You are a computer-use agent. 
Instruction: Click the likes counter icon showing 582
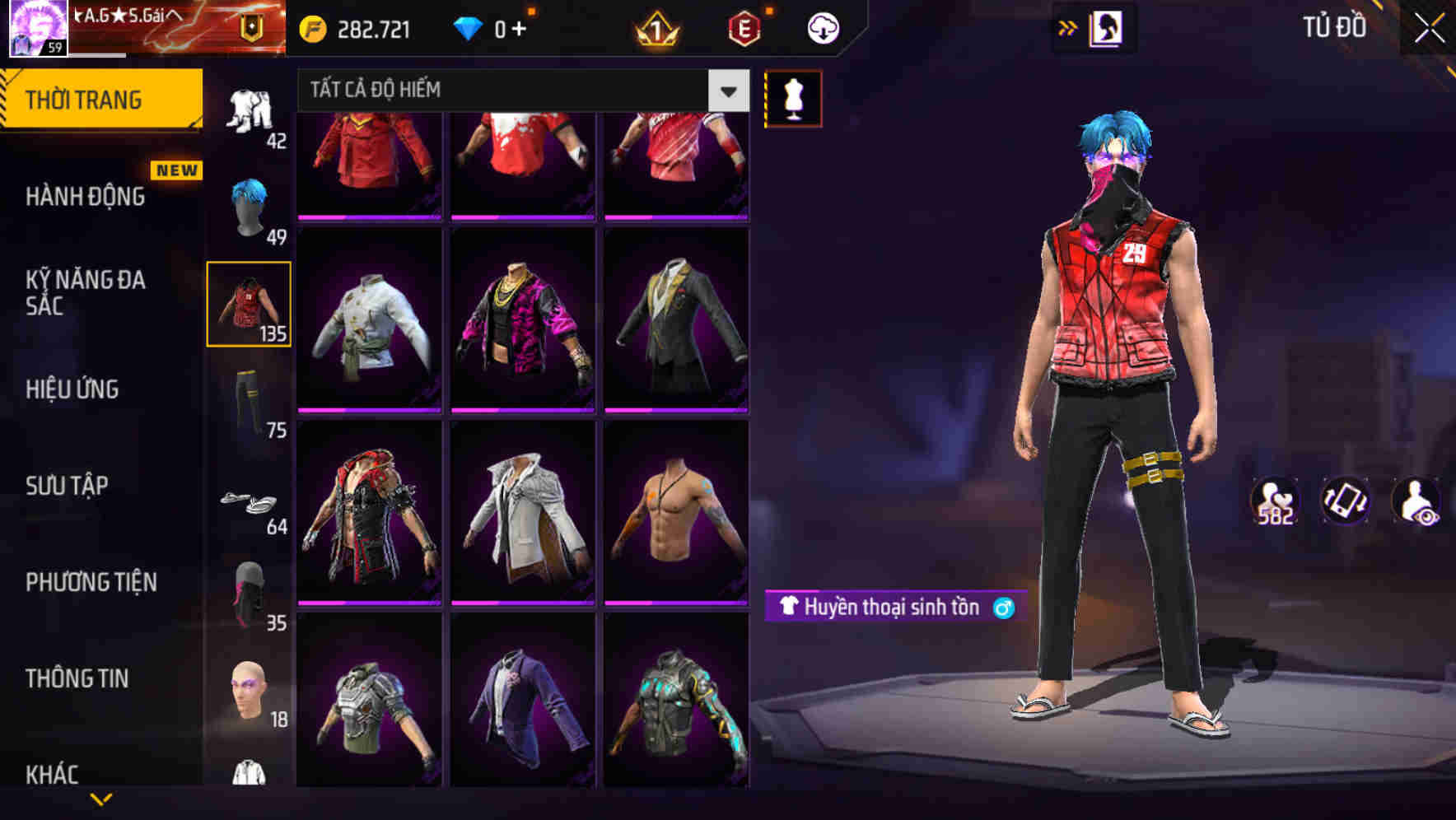[x=1273, y=501]
